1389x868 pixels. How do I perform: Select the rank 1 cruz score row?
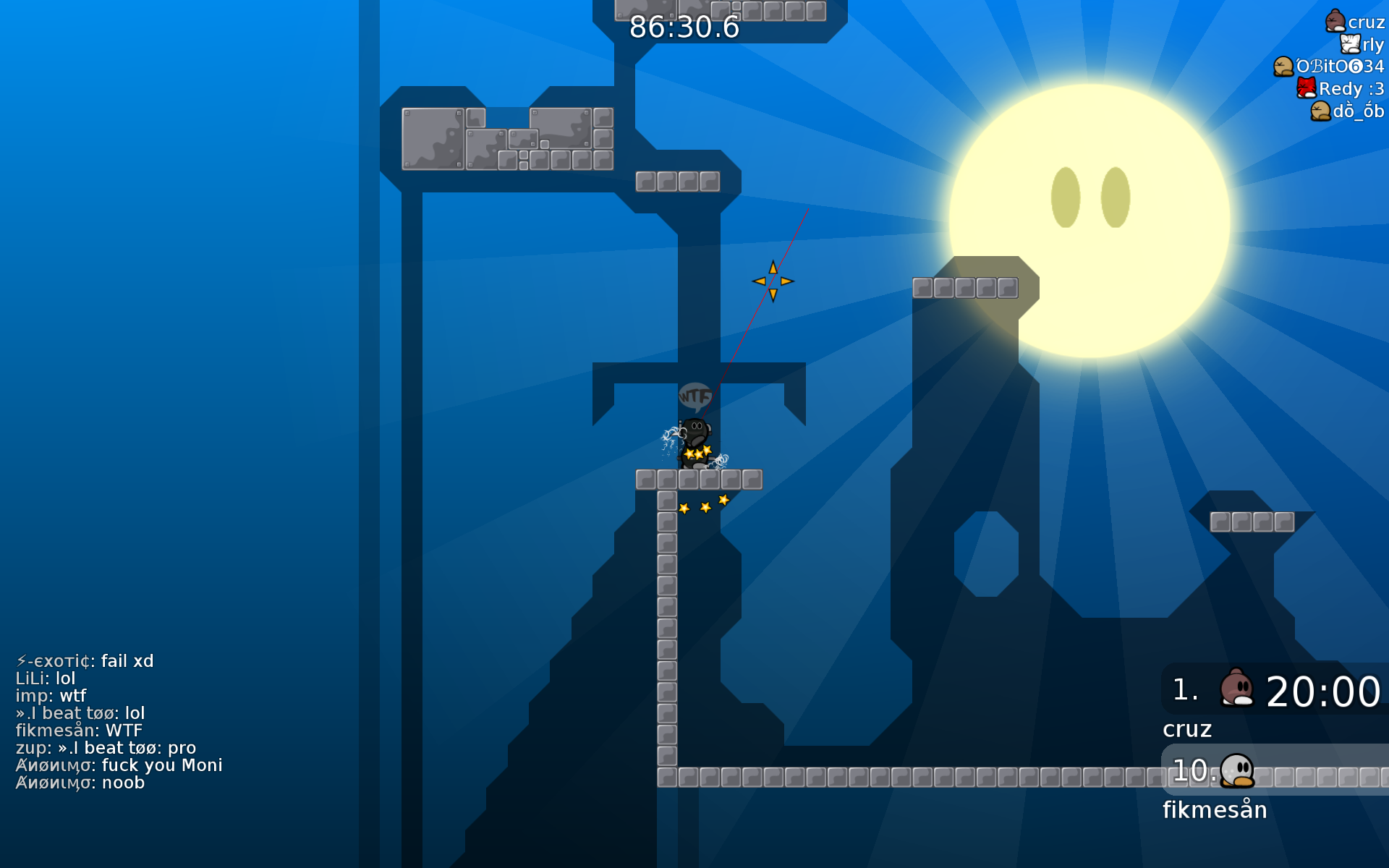point(1275,690)
